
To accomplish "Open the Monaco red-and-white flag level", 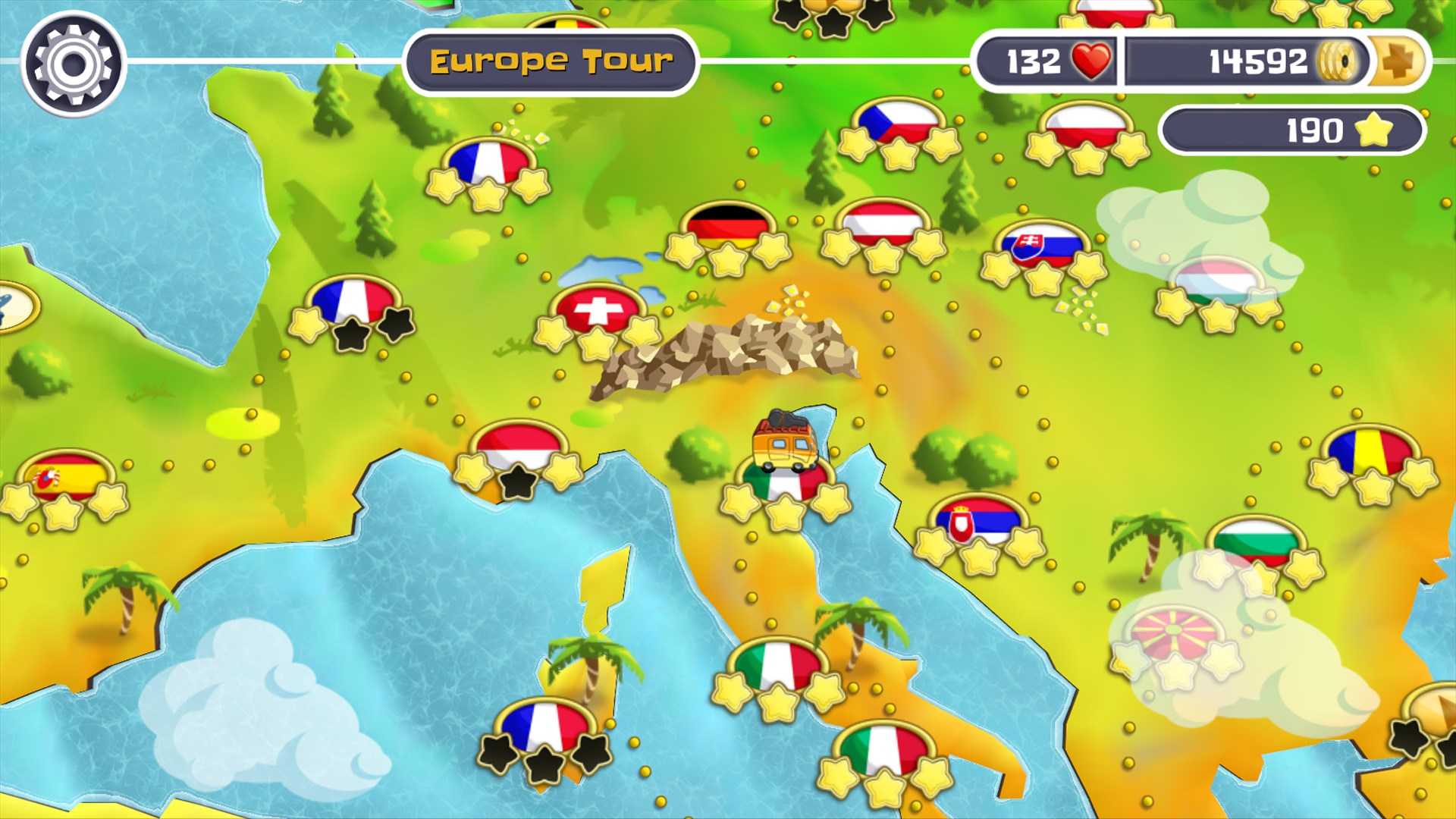I will pyautogui.click(x=519, y=447).
